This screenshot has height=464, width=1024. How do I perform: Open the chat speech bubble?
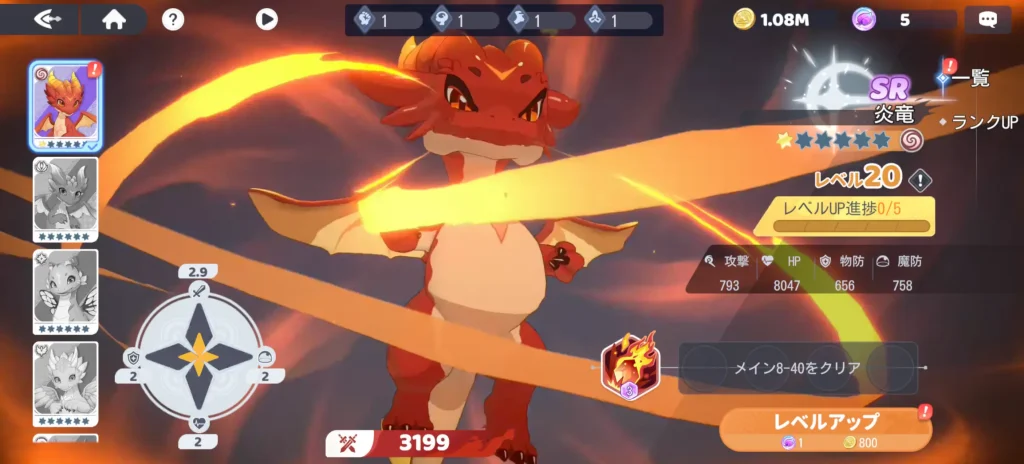coord(988,19)
